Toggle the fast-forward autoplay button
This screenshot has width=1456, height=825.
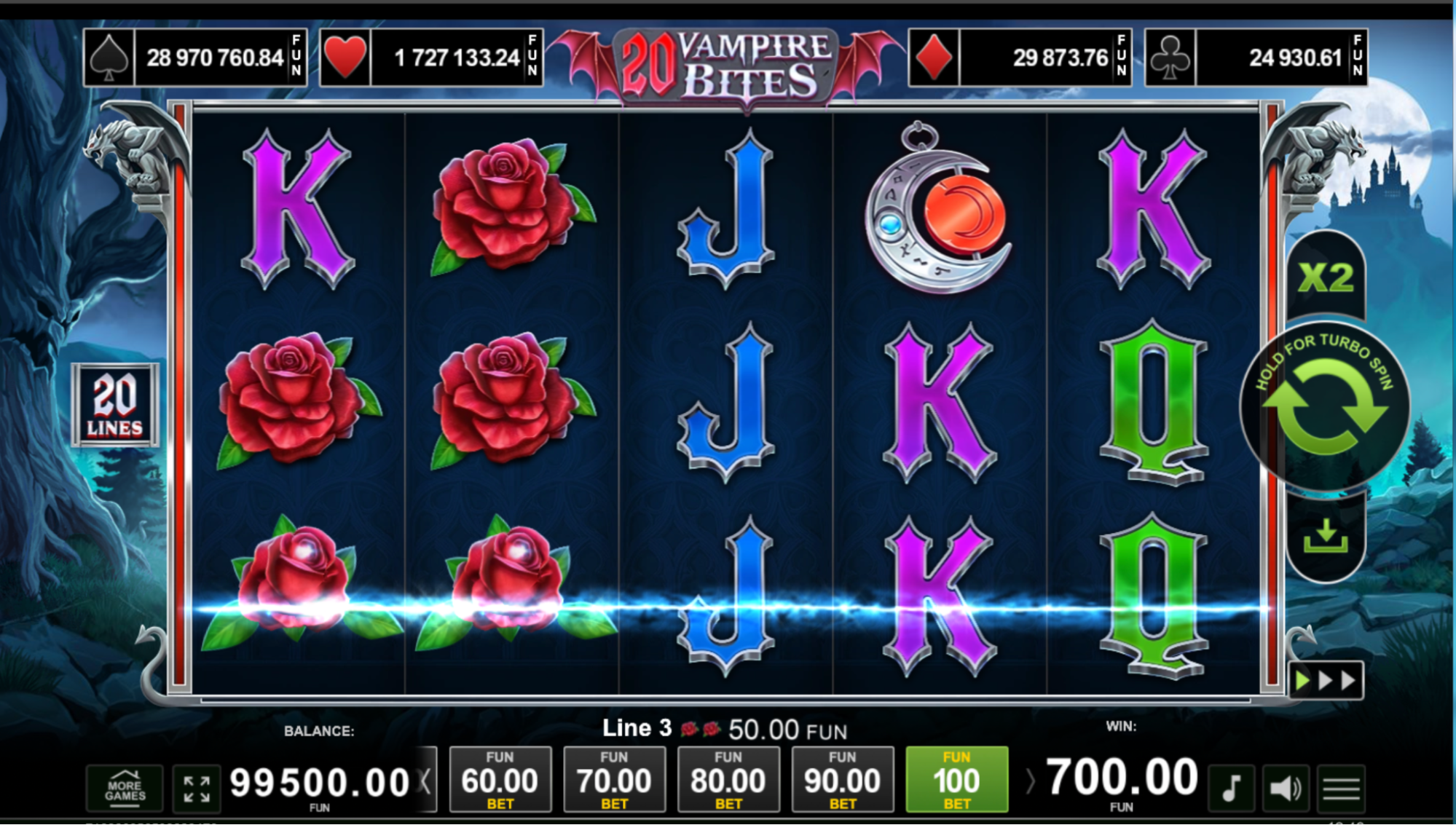coord(1325,680)
